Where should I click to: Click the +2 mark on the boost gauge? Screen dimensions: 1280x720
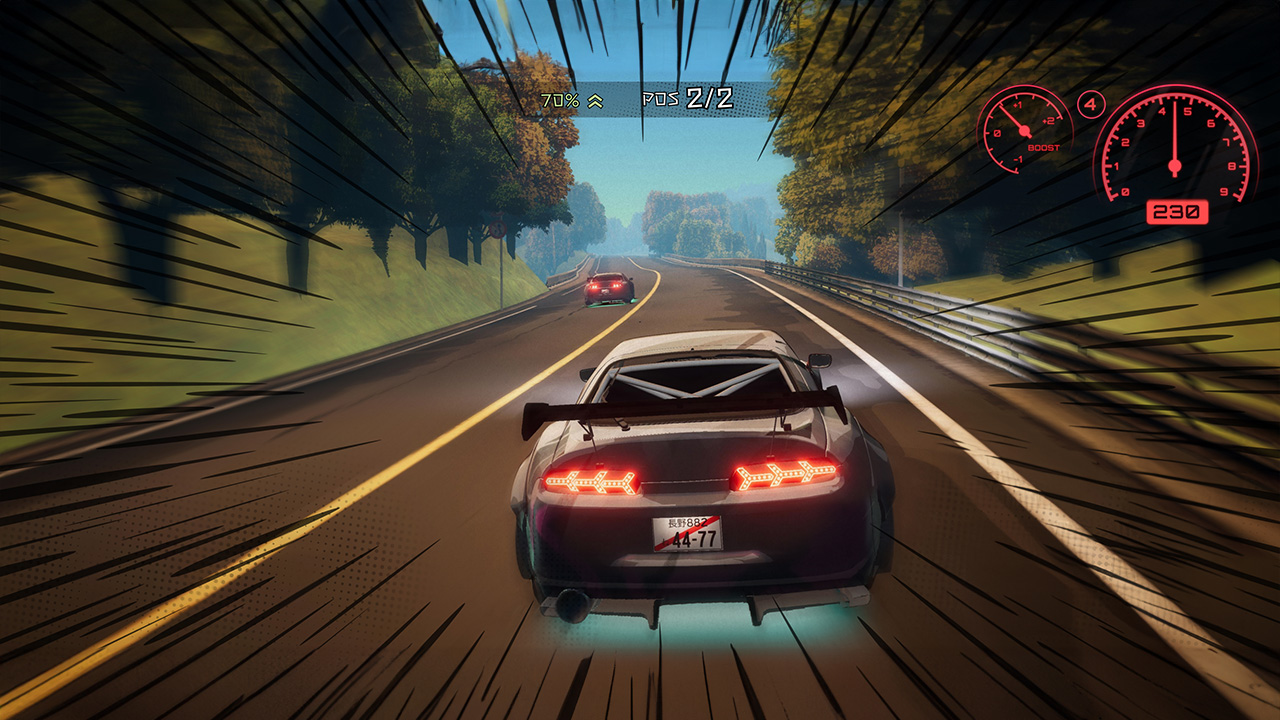tap(1049, 120)
